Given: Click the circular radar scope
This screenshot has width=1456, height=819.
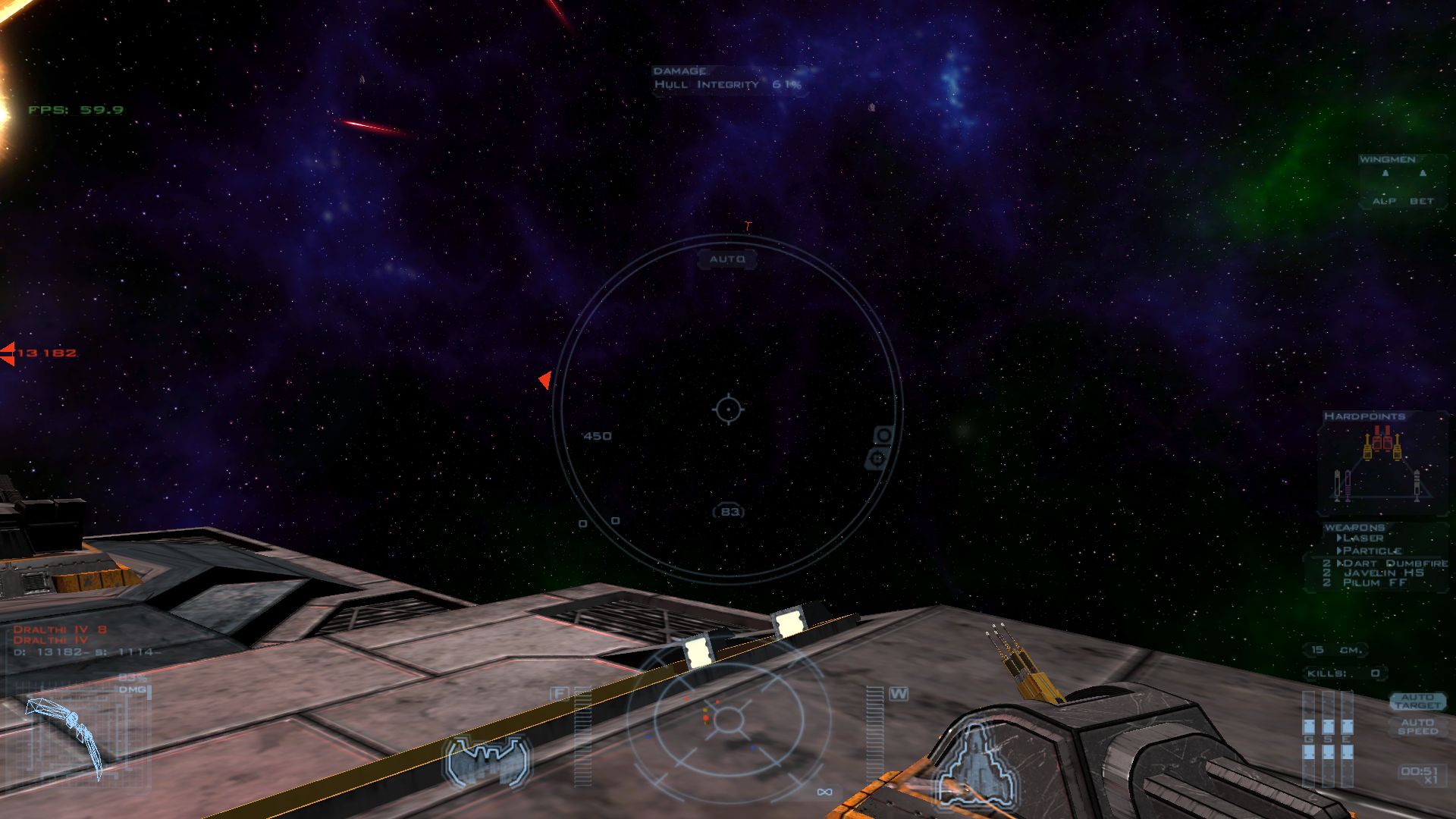Looking at the screenshot, I should pyautogui.click(x=728, y=718).
